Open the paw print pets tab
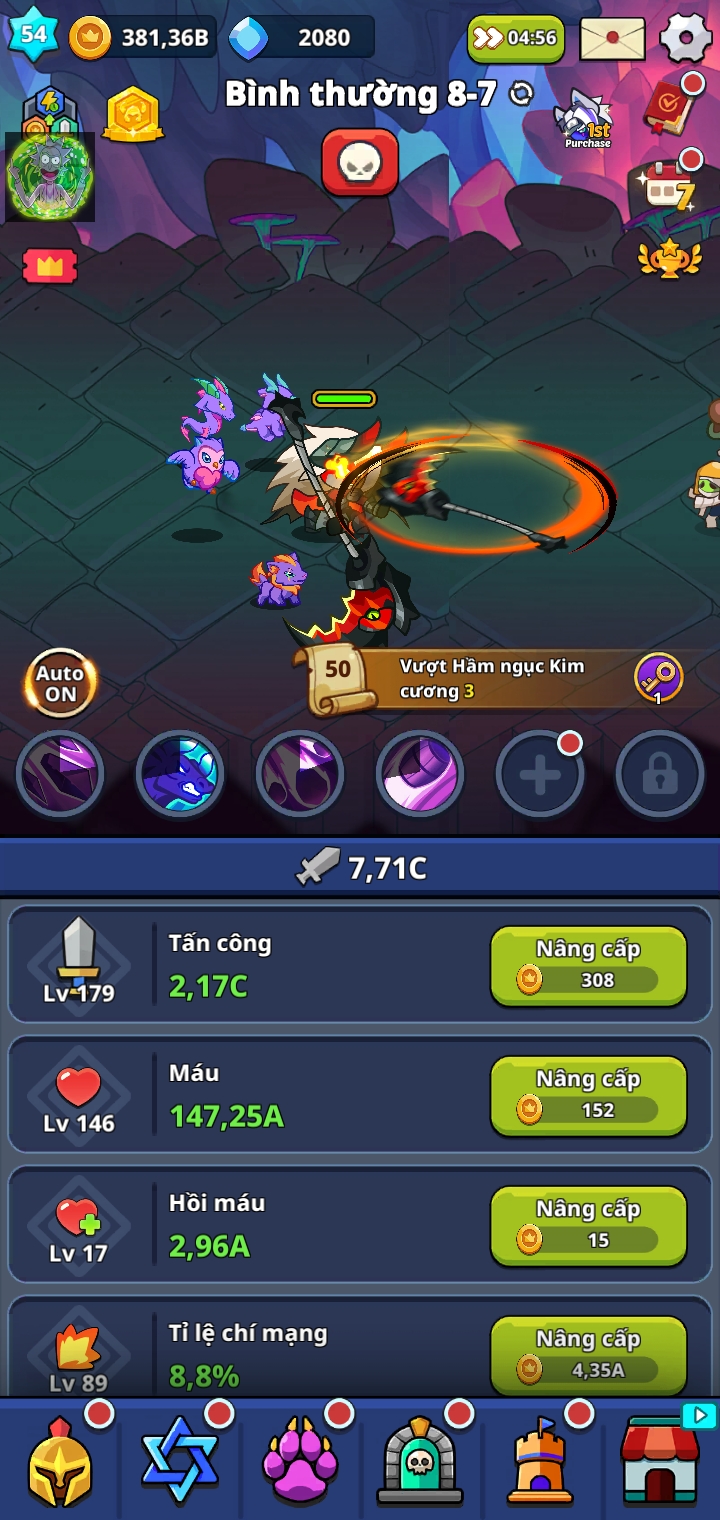This screenshot has height=1520, width=720. (300, 1462)
